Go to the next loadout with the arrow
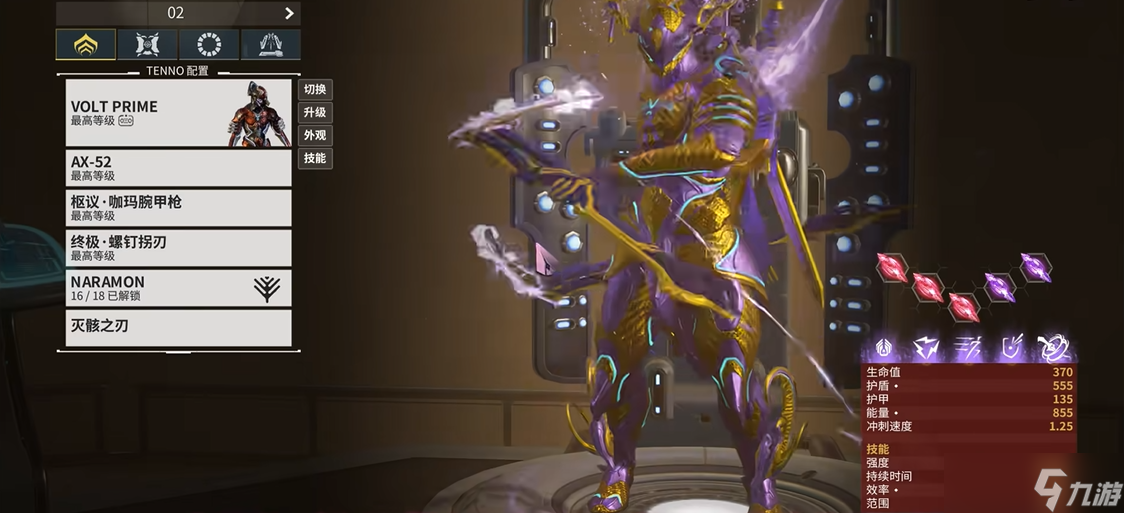The image size is (1124, 513). point(289,13)
